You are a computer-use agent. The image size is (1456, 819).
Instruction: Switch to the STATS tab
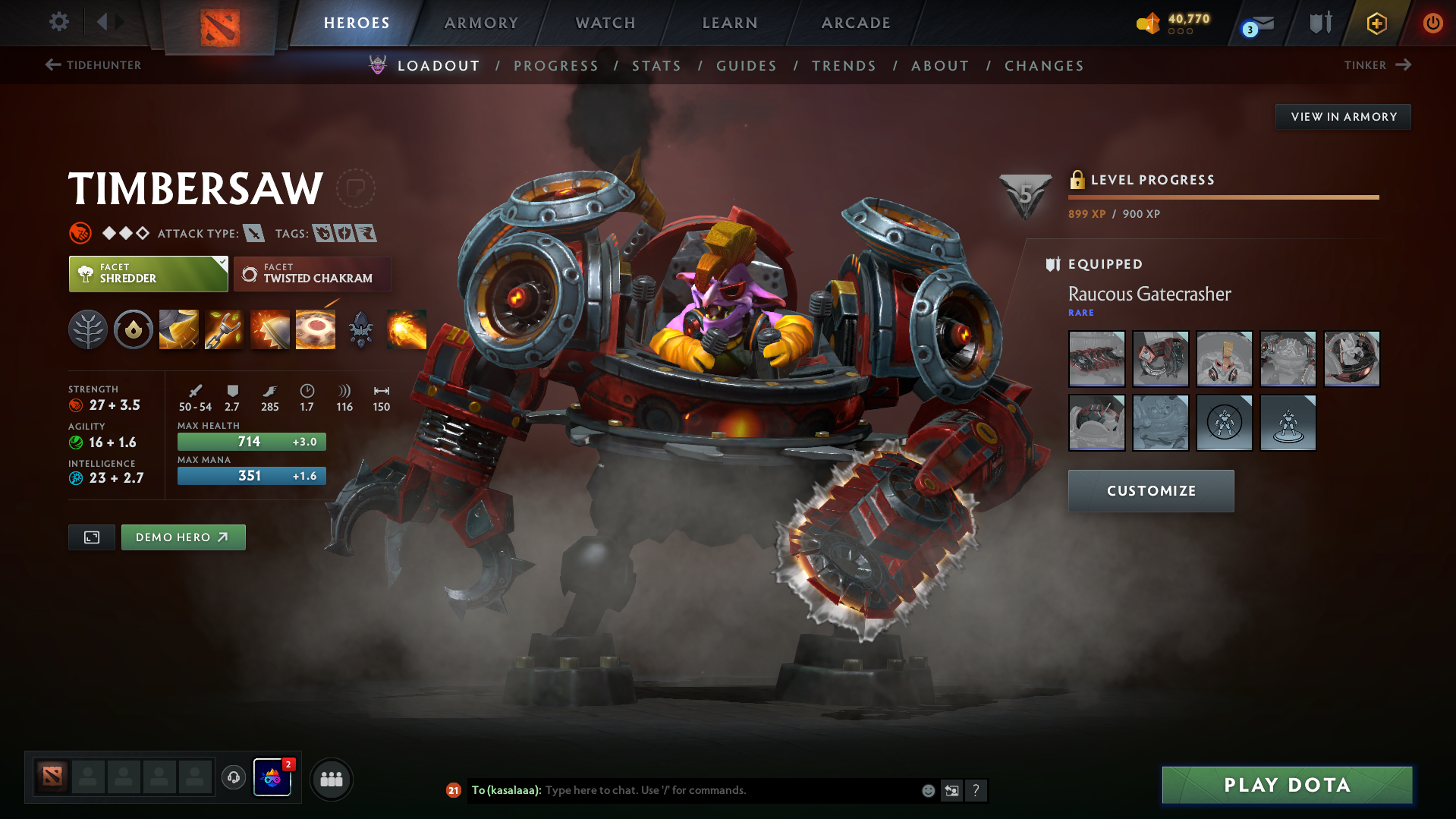656,65
